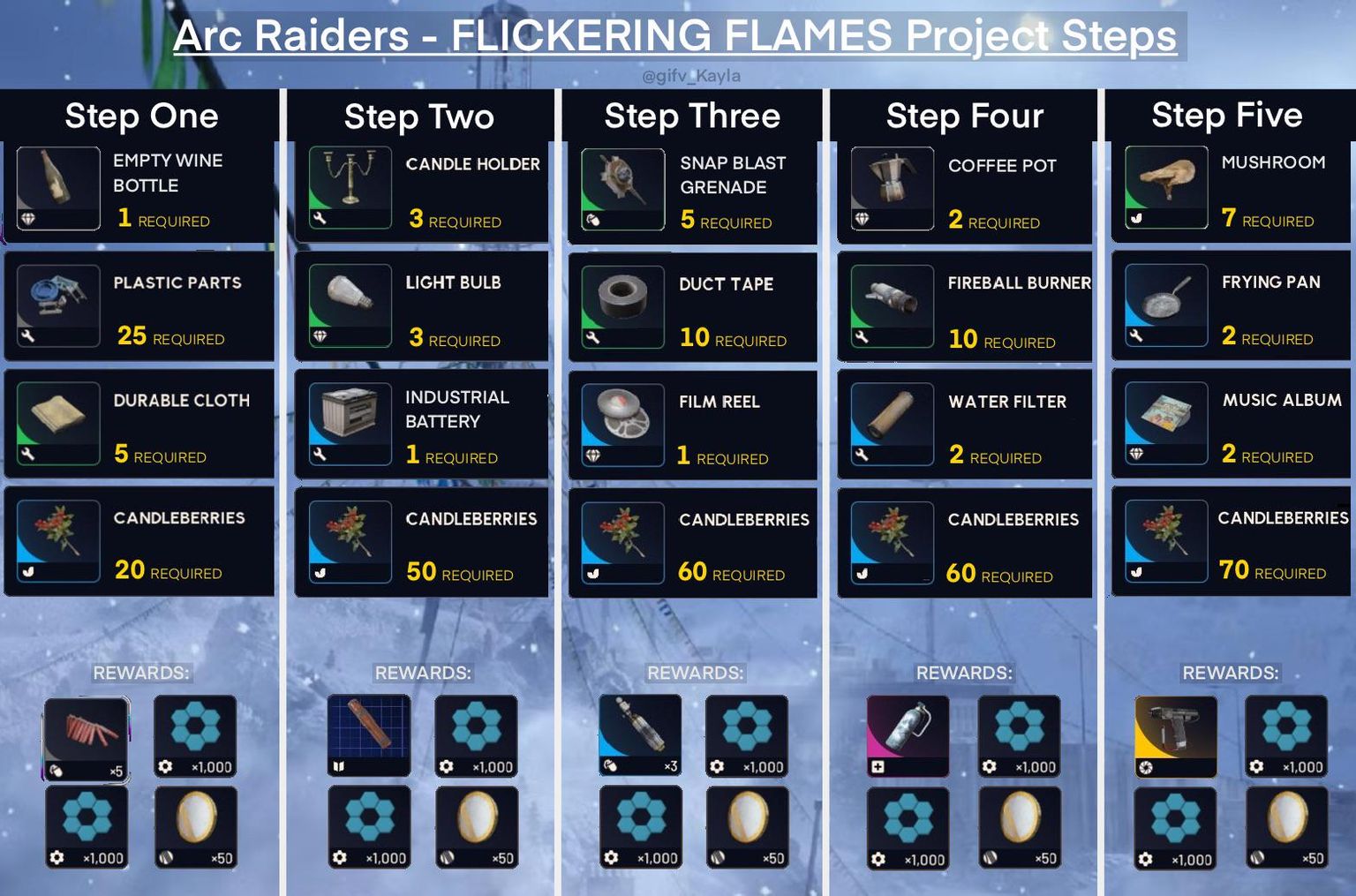
Task: Select the Light Bulb item icon
Action: click(x=350, y=305)
